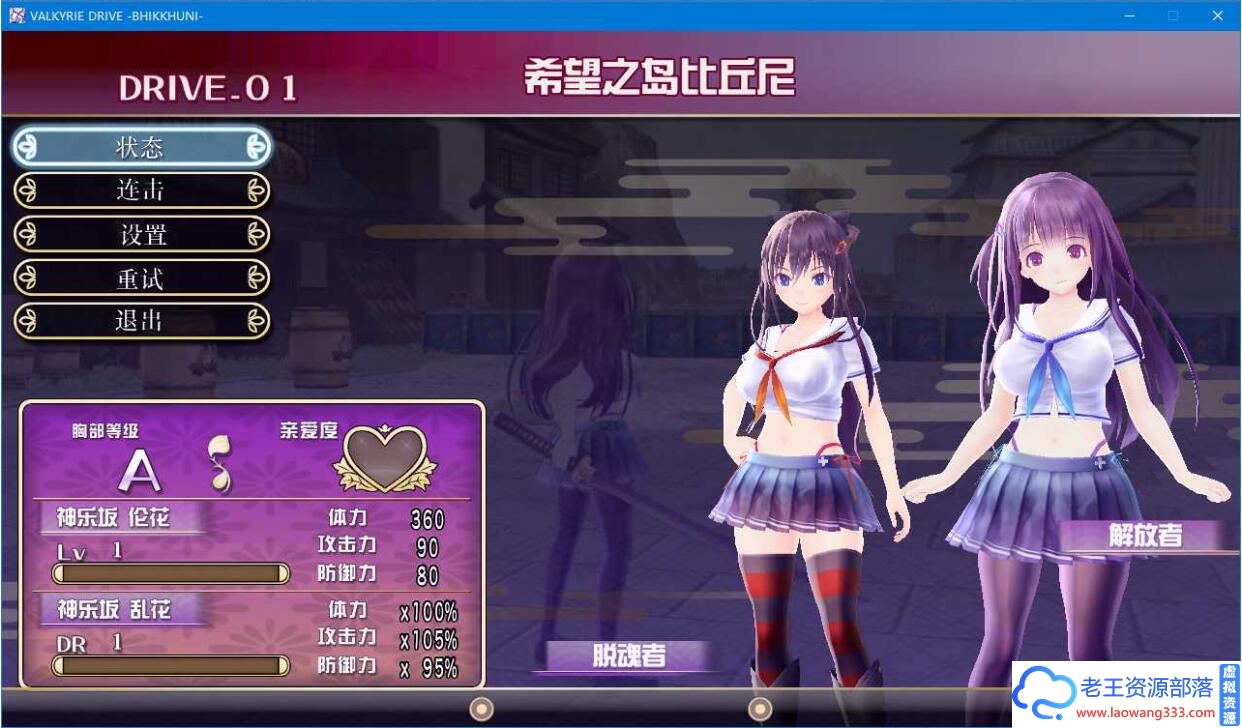This screenshot has width=1242, height=728.
Task: Open the 设置 (Settings) menu entry
Action: 141,234
